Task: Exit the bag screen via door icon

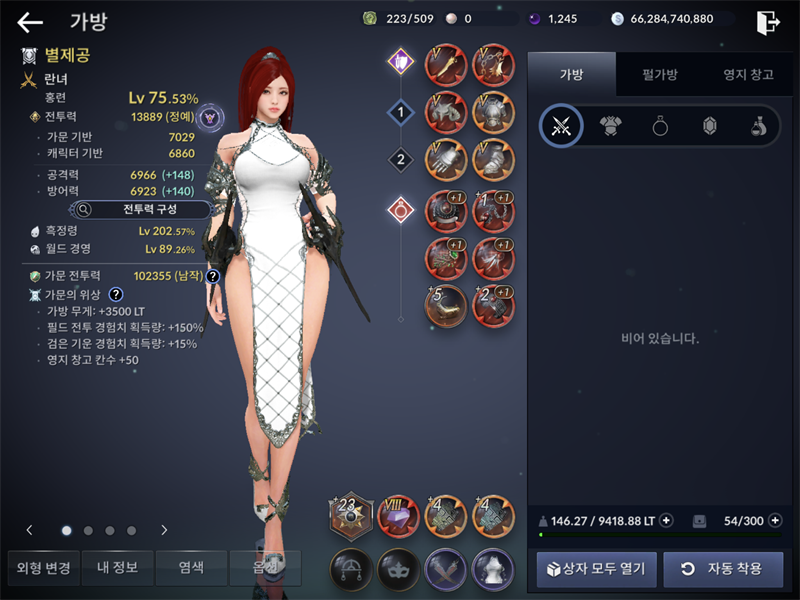Action: point(768,22)
